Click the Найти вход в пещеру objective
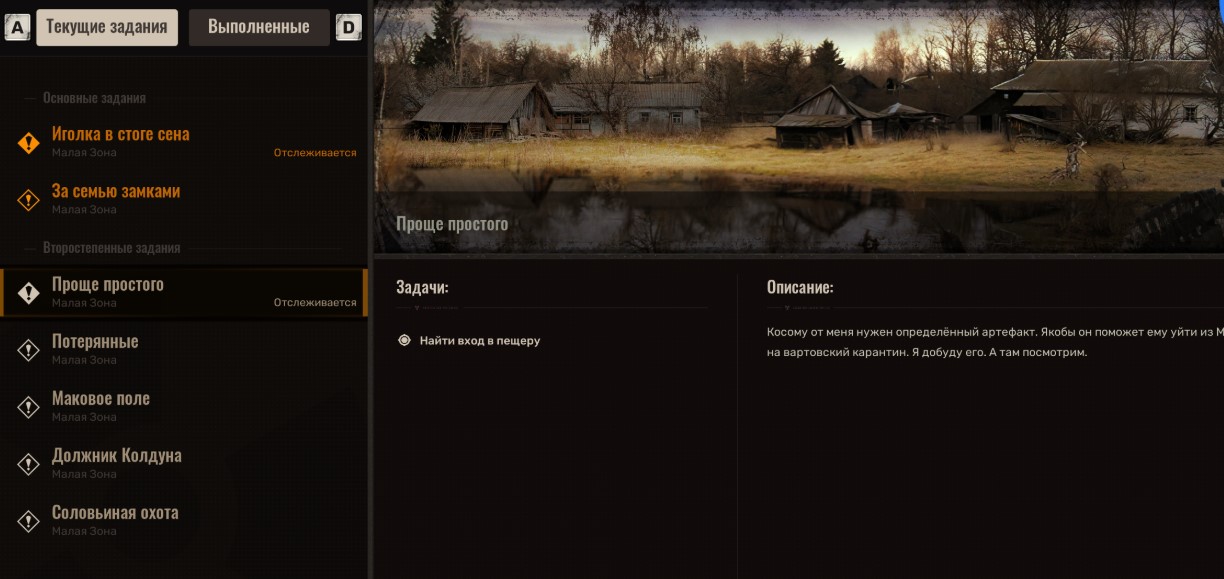 (x=479, y=341)
